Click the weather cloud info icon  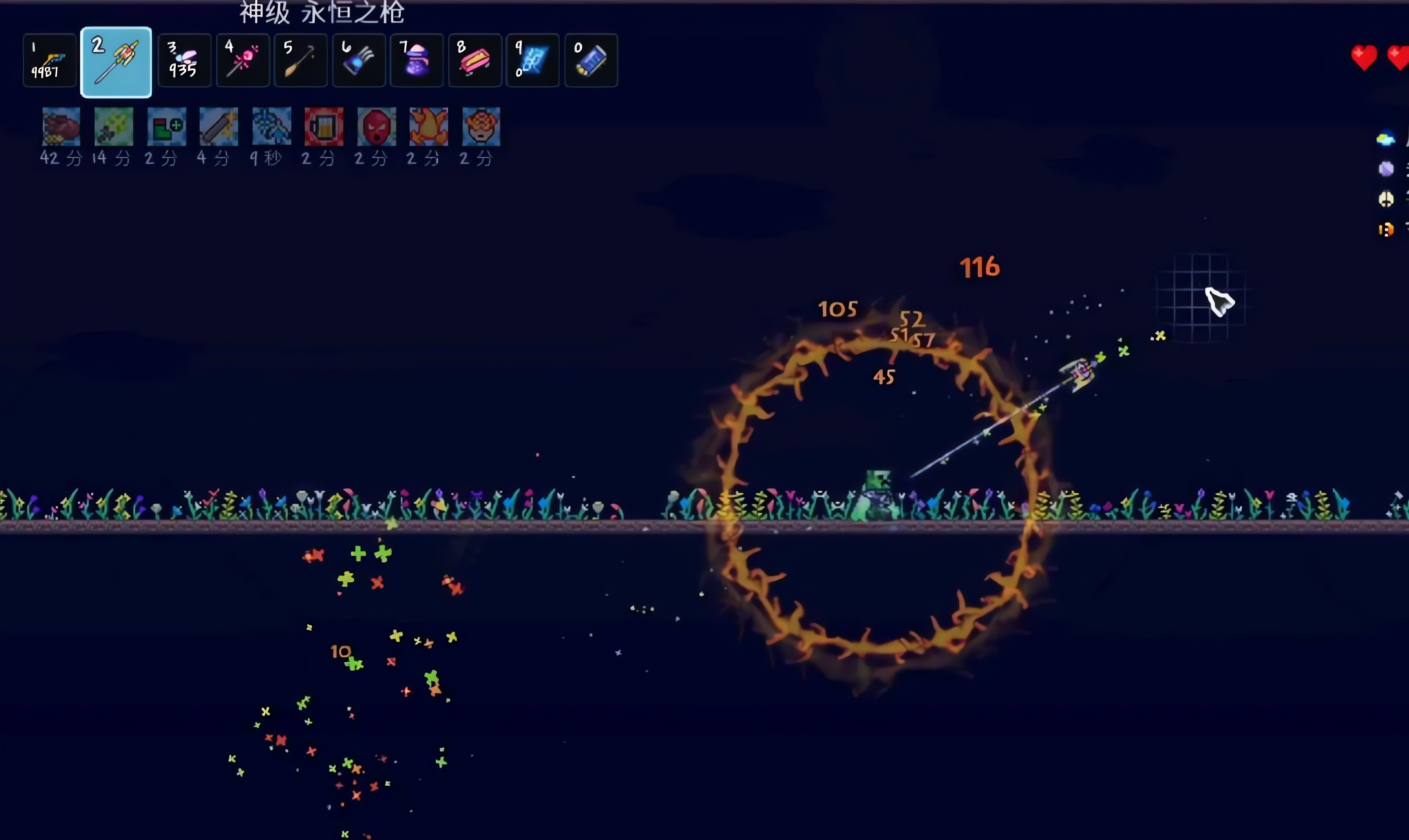(x=1385, y=139)
